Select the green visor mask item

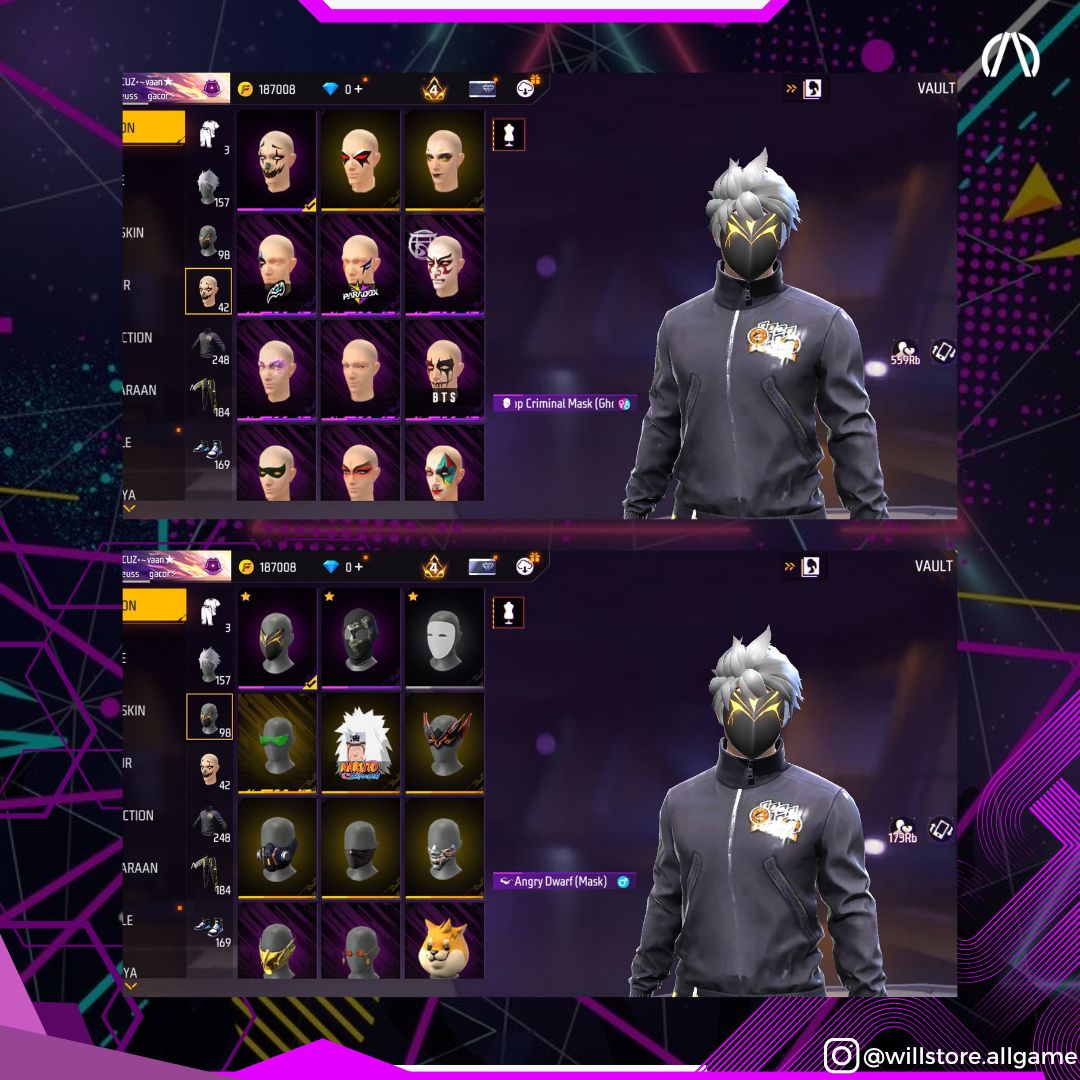point(276,743)
